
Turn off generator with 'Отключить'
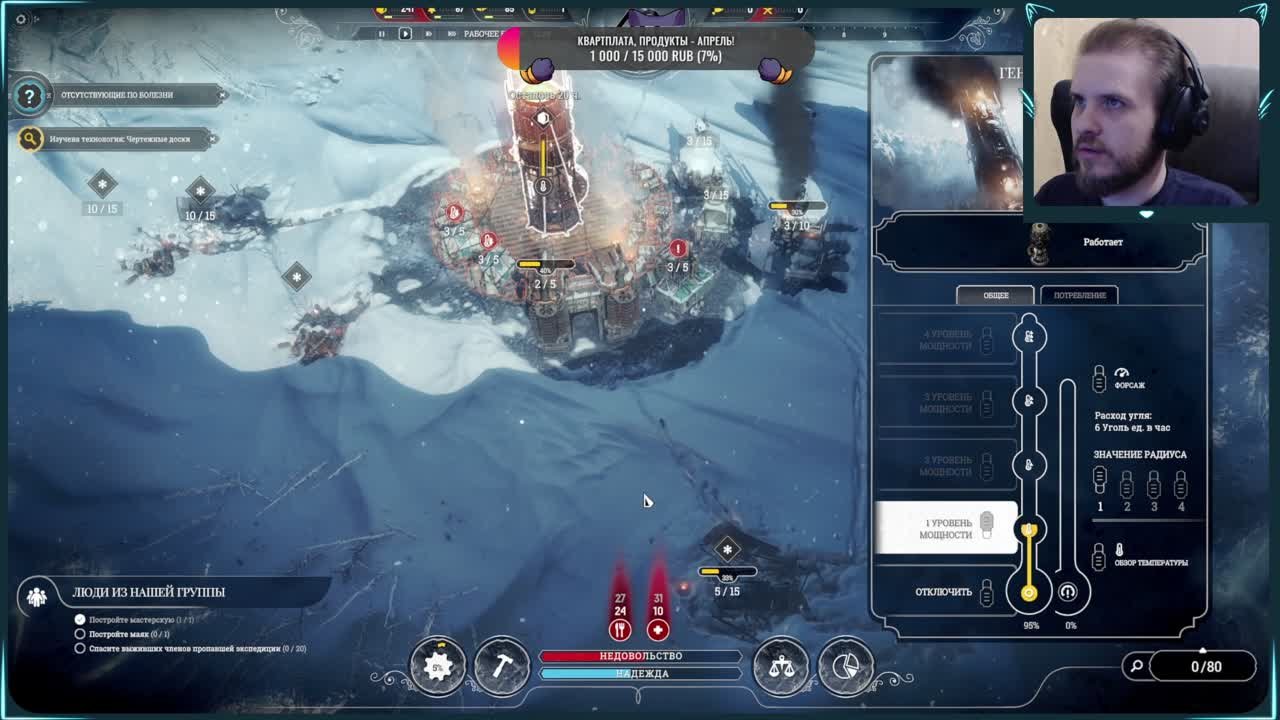(944, 592)
